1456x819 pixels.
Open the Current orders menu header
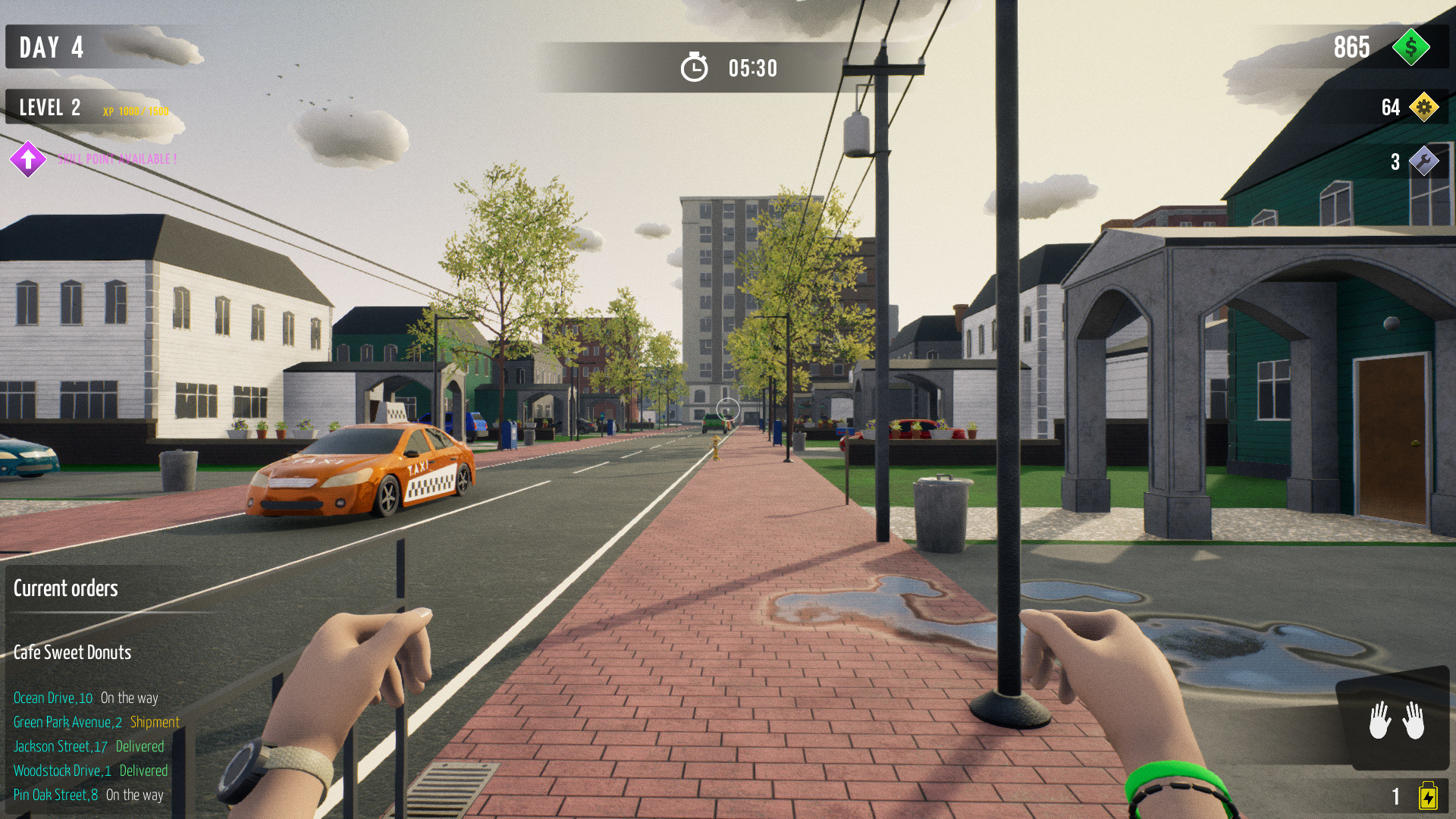pos(66,588)
